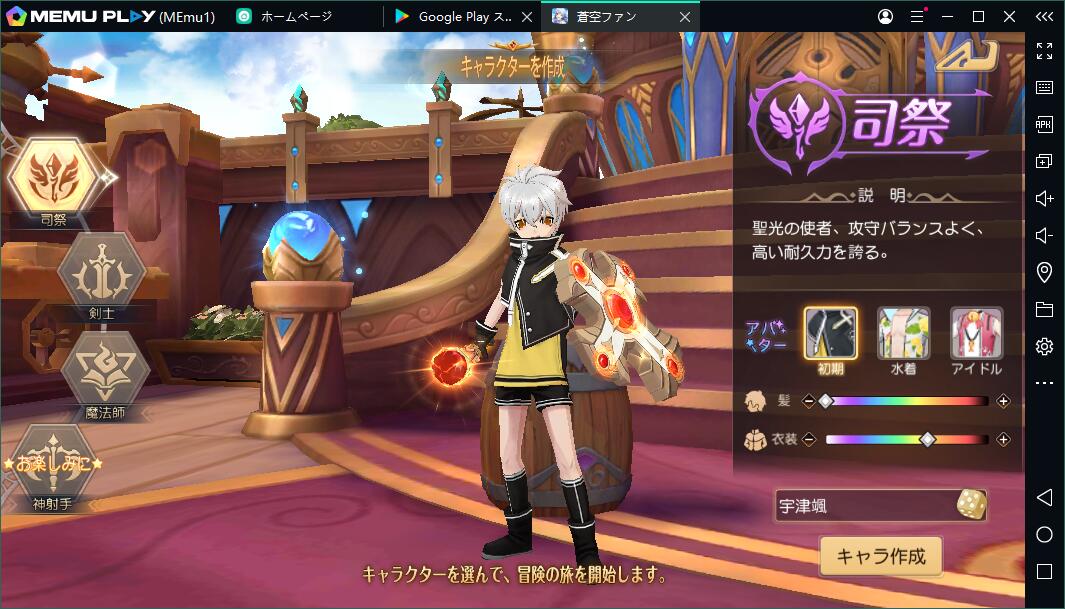Pick the アイドル idol avatar
1065x609 pixels.
[976, 333]
